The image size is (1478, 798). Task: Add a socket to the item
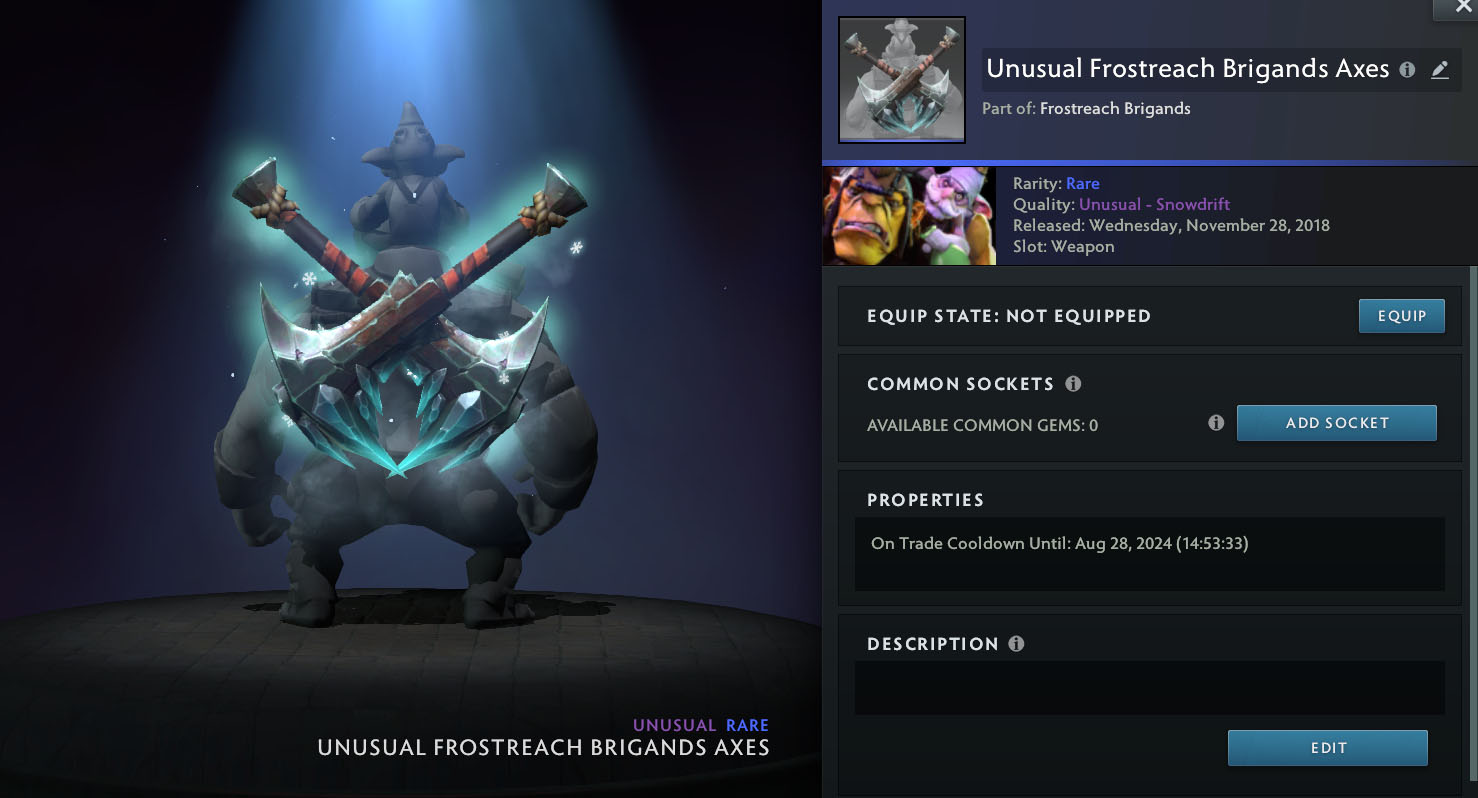point(1336,423)
